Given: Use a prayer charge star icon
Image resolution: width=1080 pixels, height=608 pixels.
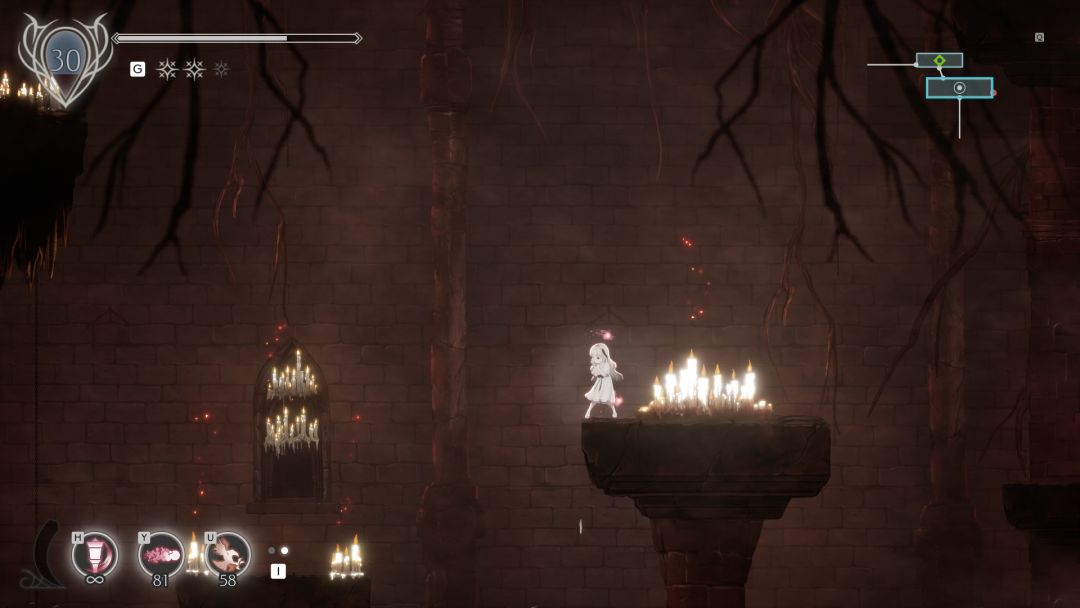Looking at the screenshot, I should pyautogui.click(x=167, y=69).
